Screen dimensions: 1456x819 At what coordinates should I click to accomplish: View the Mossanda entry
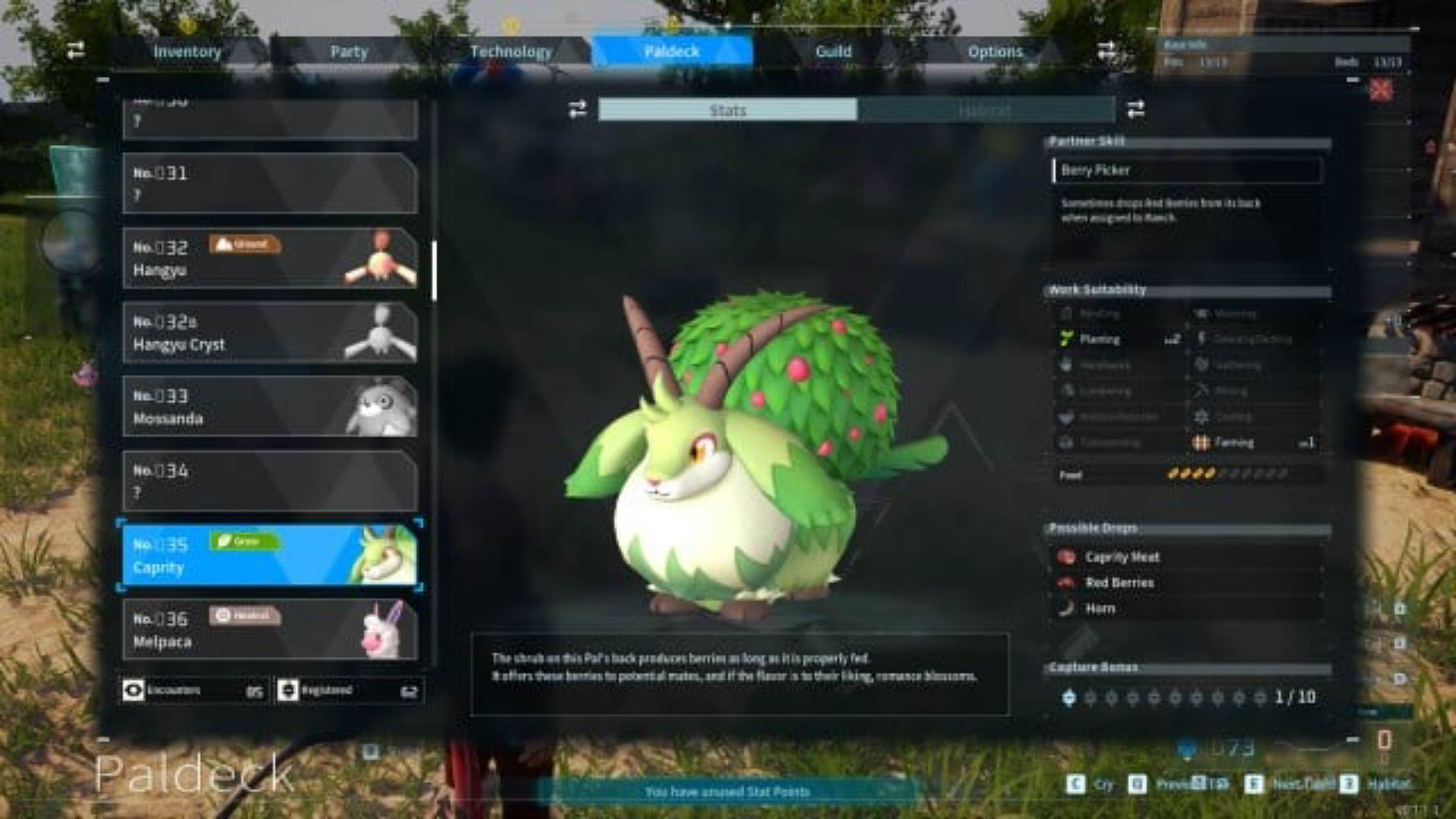click(x=270, y=407)
